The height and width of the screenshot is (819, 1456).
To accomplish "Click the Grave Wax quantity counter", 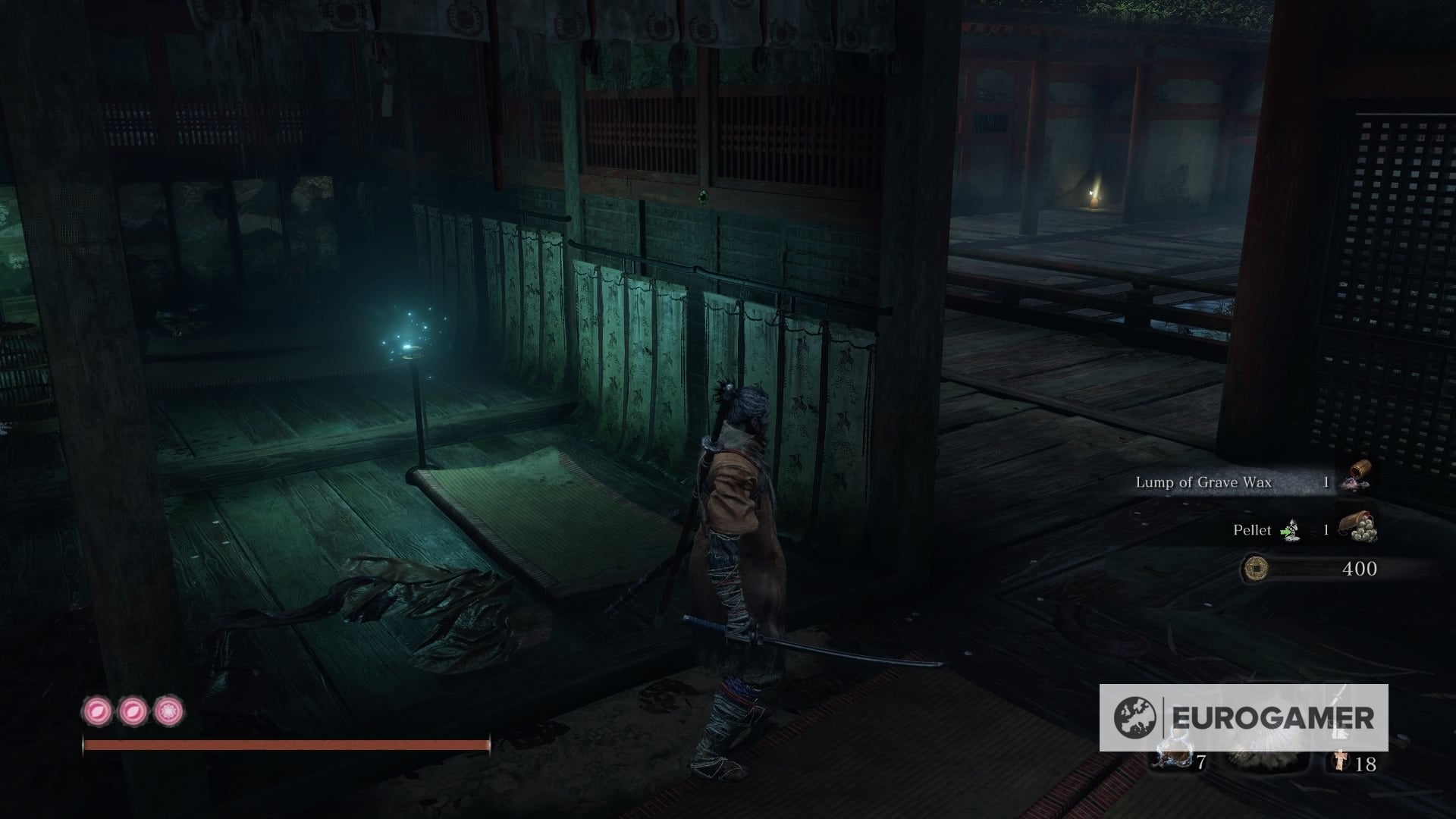I will click(x=1326, y=482).
